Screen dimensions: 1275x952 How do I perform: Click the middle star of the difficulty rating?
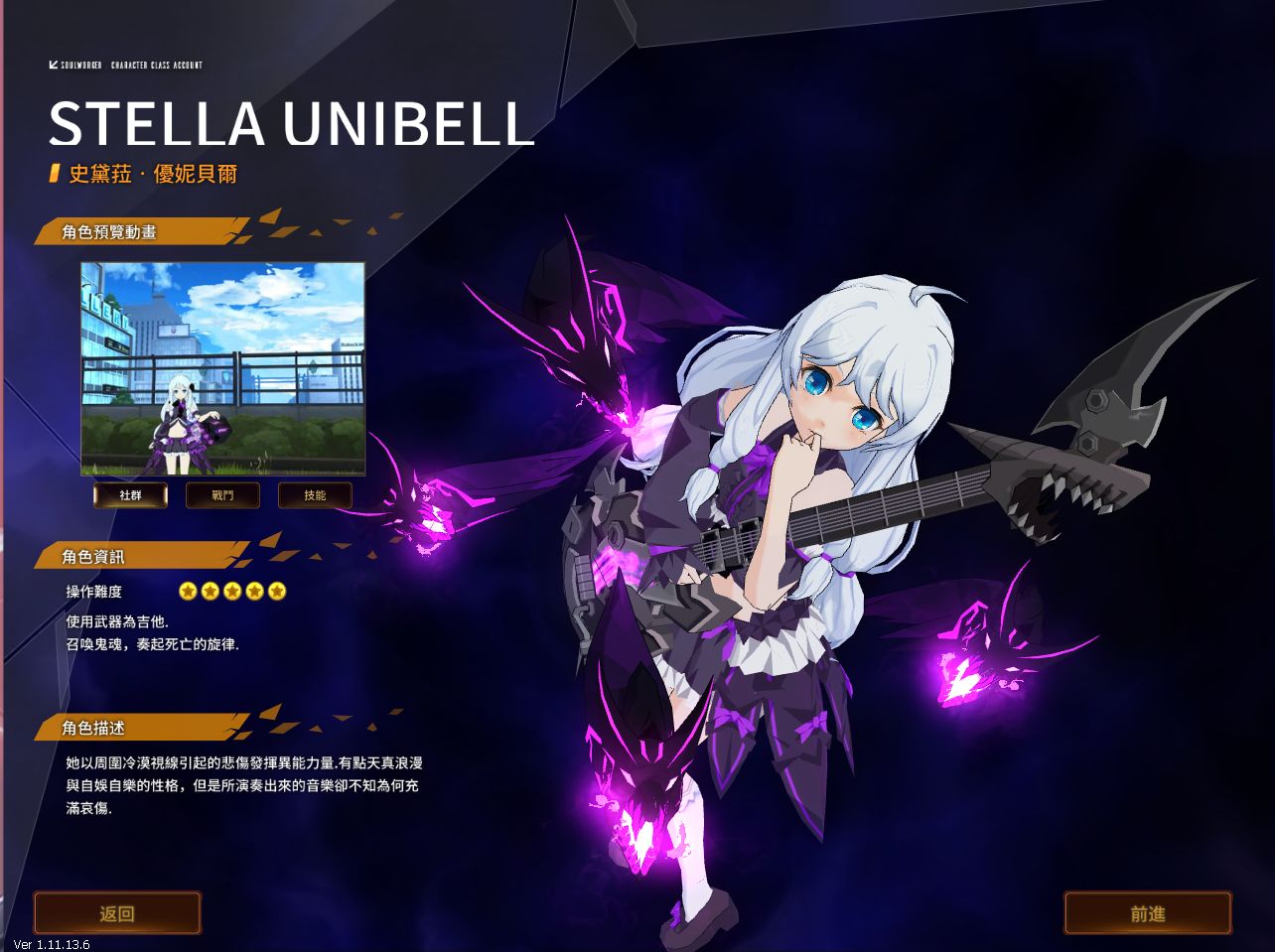coord(232,591)
